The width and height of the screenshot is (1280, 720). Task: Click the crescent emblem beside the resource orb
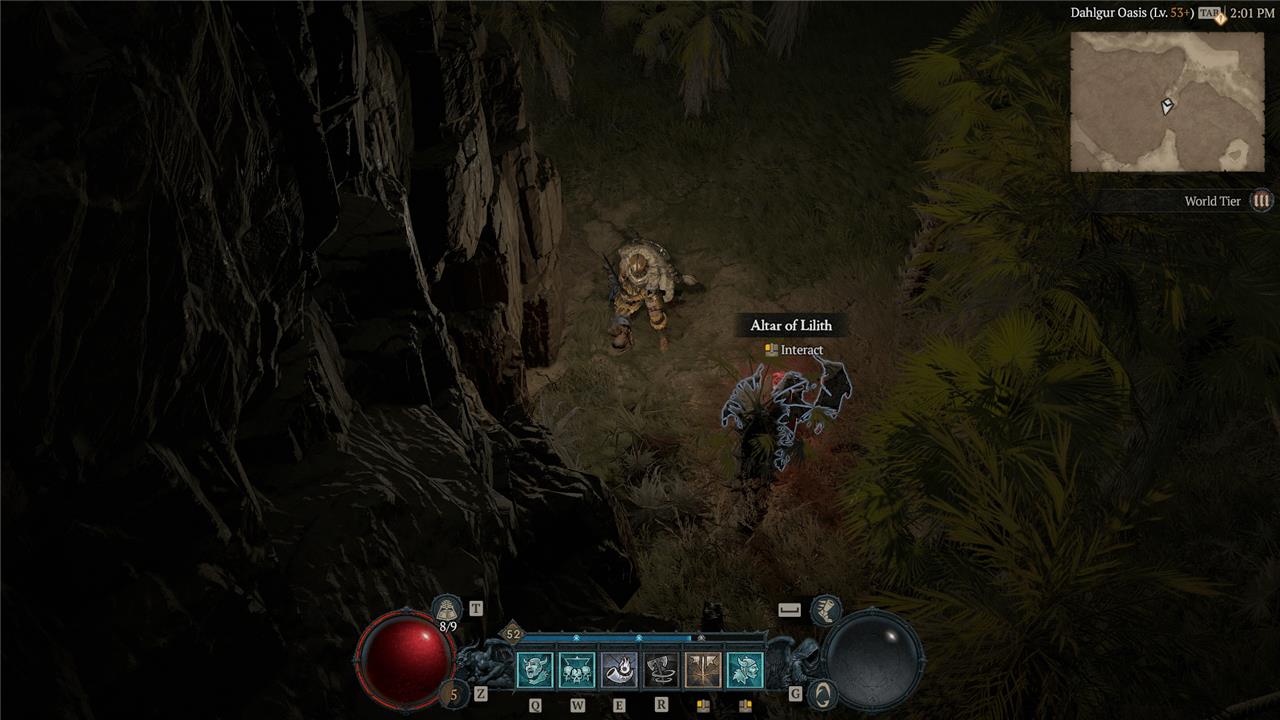click(x=821, y=692)
